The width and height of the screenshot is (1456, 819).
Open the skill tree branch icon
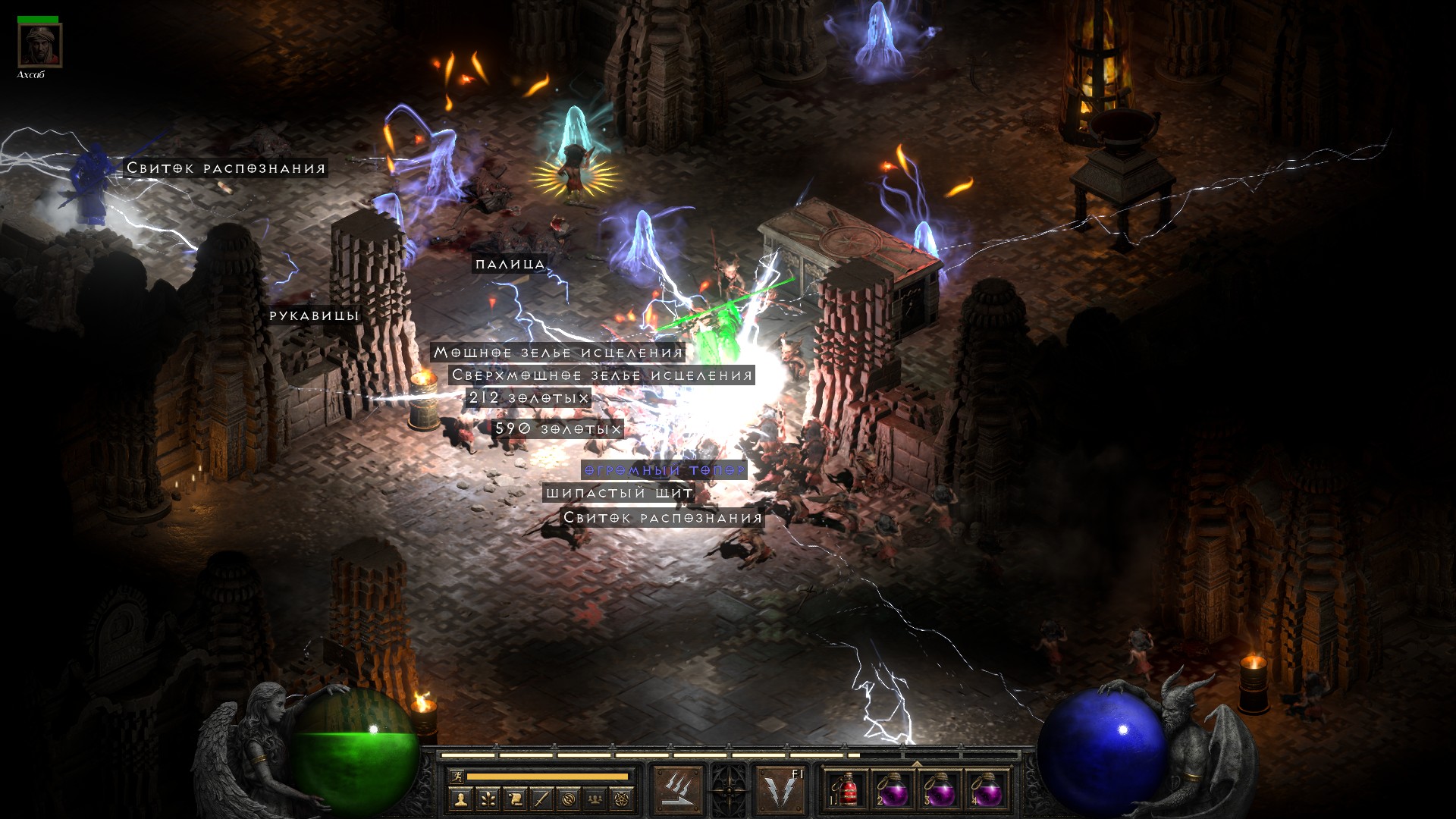coord(488,799)
